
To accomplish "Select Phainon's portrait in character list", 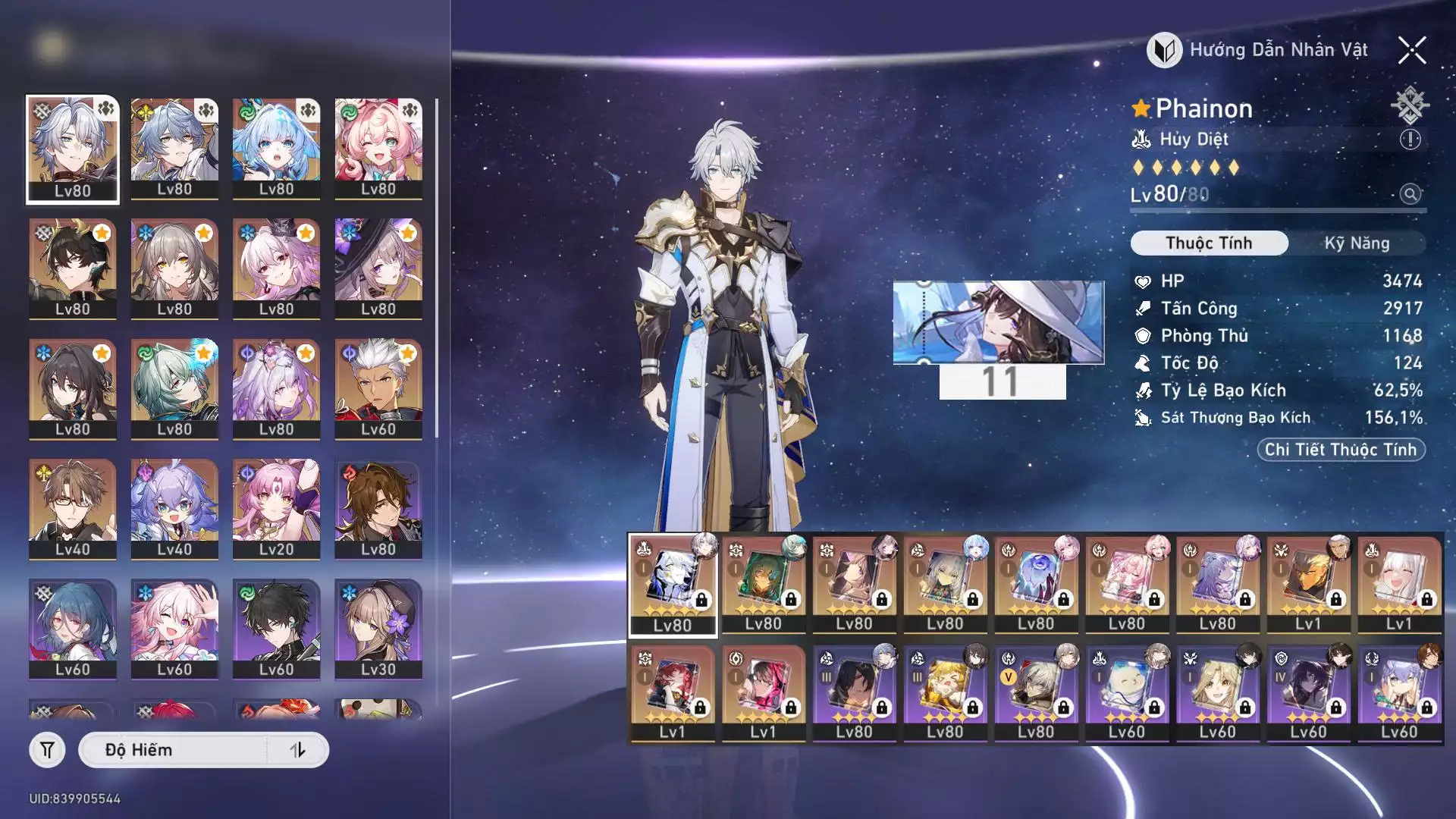I will pos(73,149).
